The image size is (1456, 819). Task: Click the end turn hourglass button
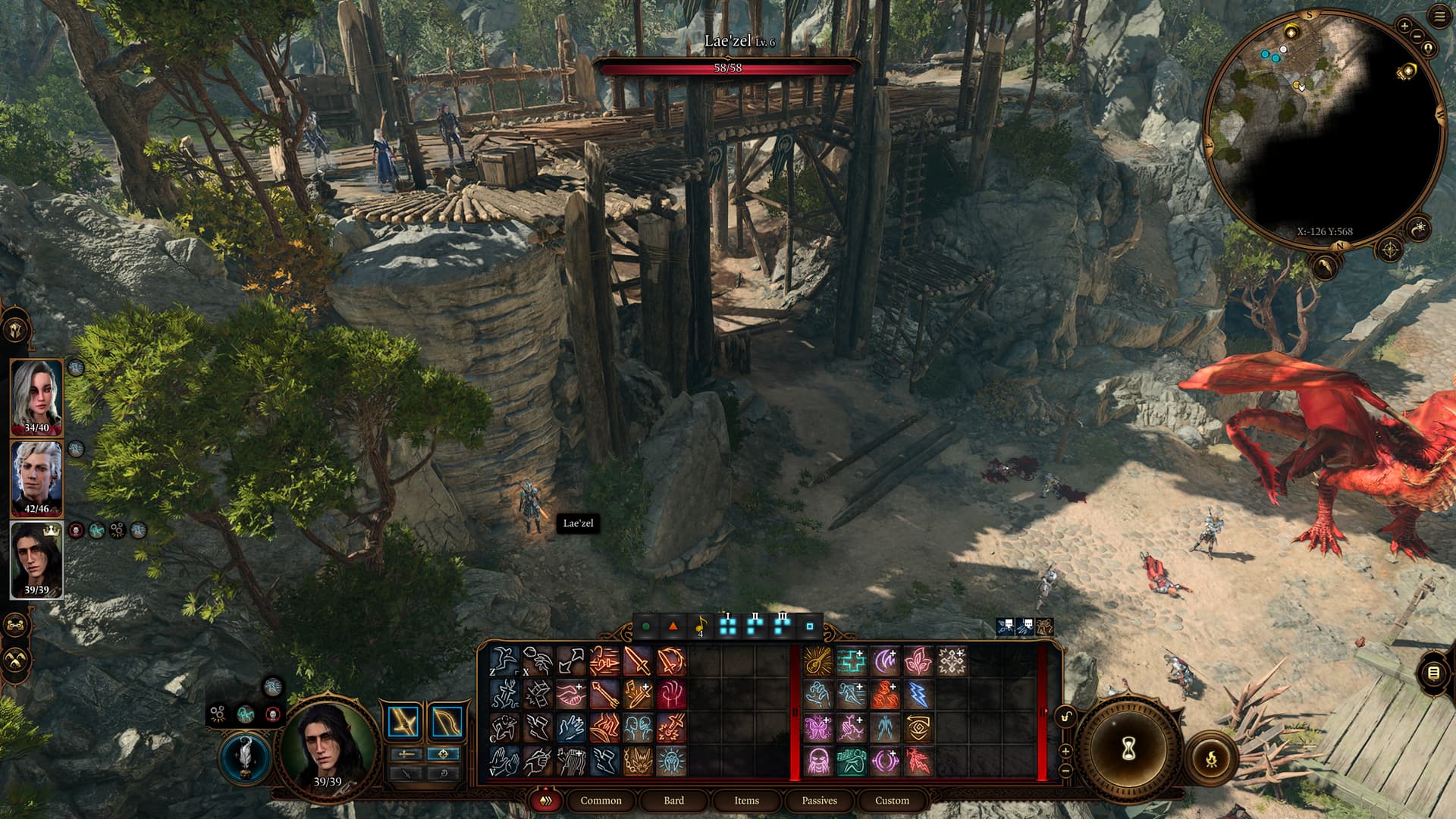point(1128,750)
